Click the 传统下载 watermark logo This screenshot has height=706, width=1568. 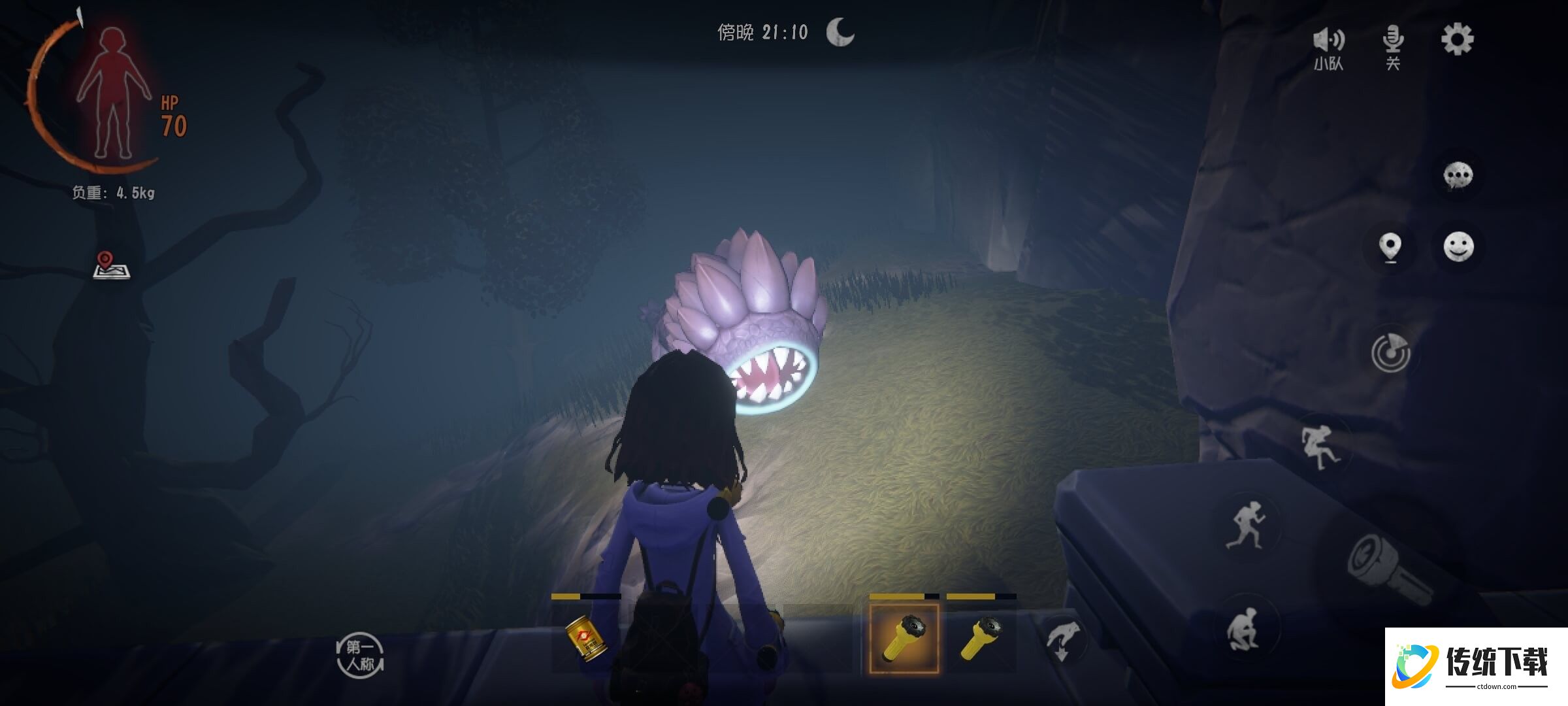(x=1475, y=667)
